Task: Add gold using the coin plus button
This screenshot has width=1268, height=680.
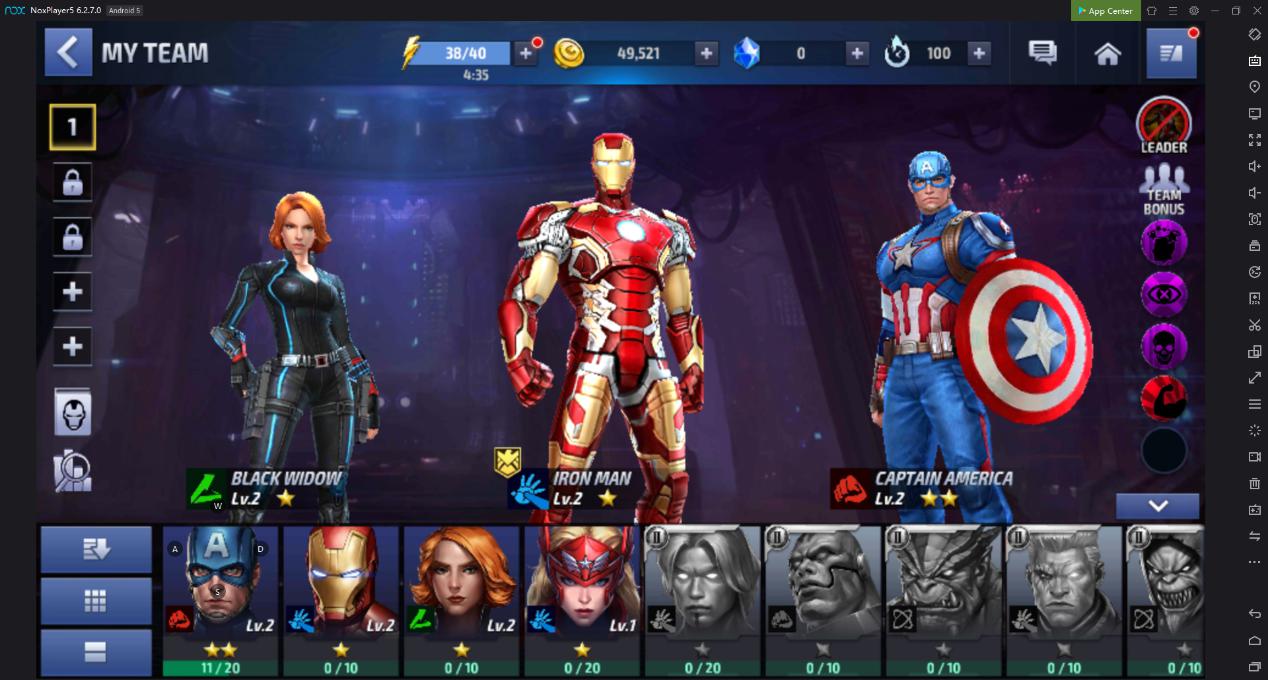Action: click(706, 53)
